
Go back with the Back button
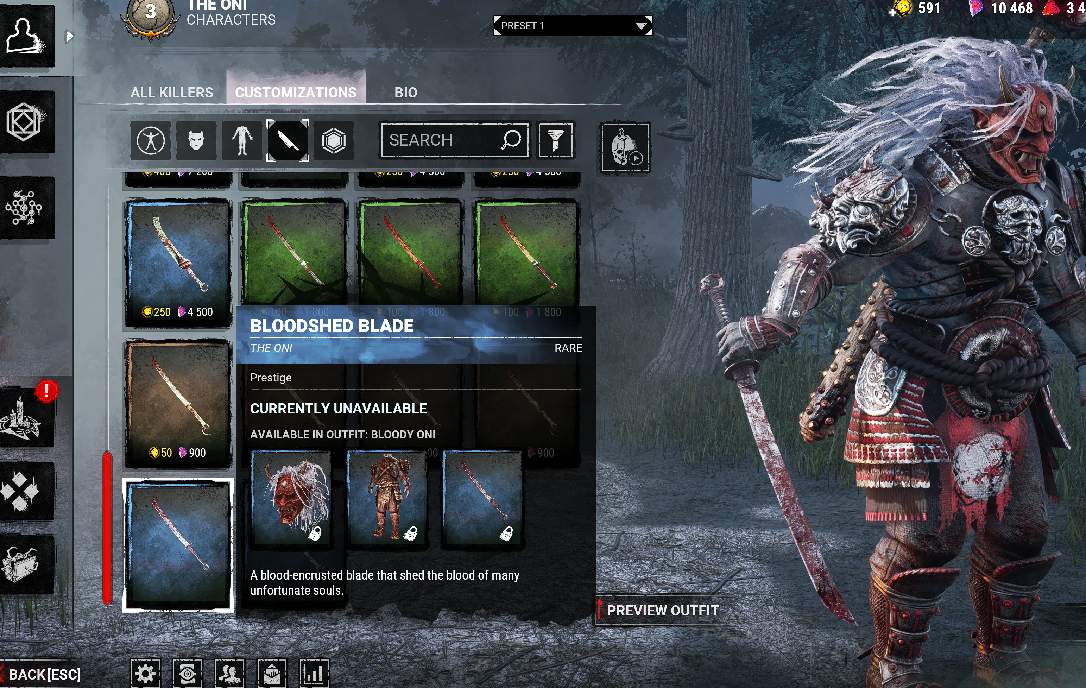(42, 675)
